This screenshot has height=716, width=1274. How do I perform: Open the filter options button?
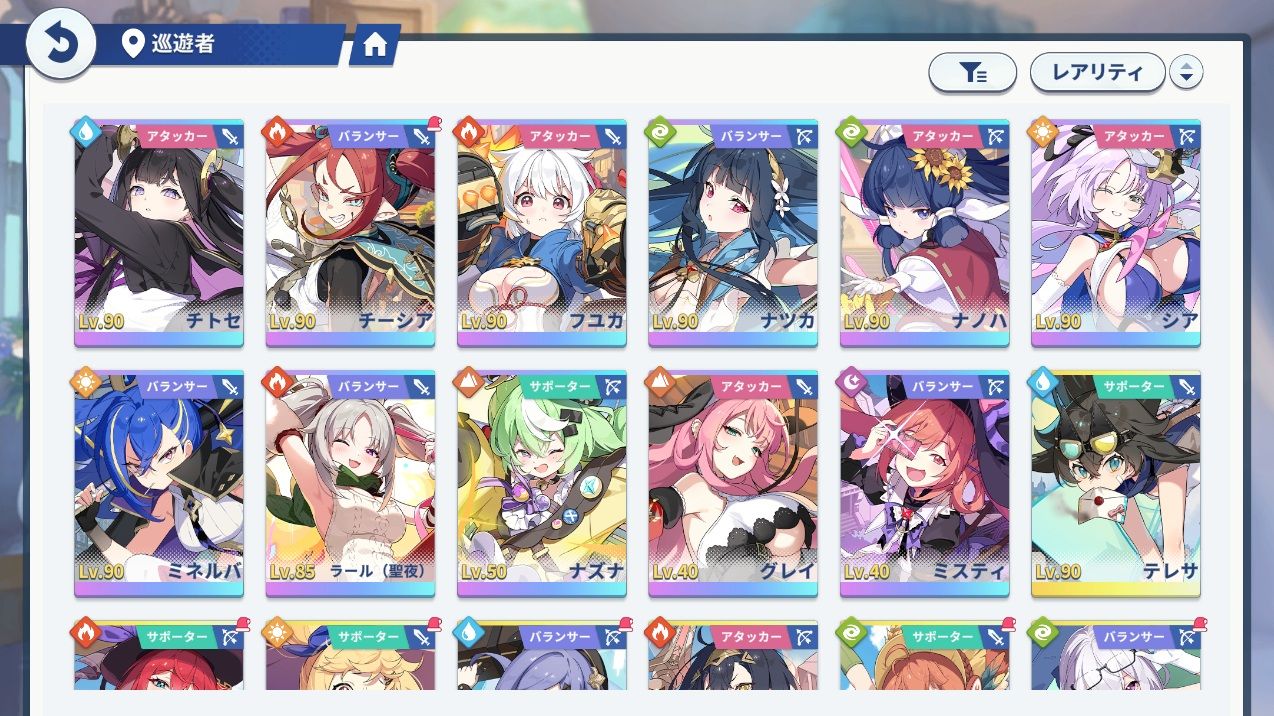(972, 72)
